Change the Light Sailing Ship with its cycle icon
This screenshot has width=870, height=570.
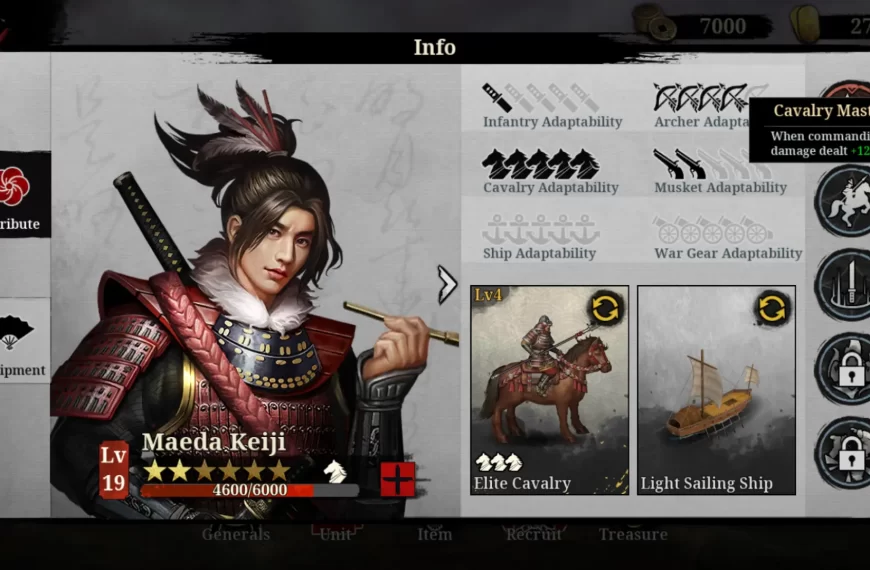(x=772, y=308)
